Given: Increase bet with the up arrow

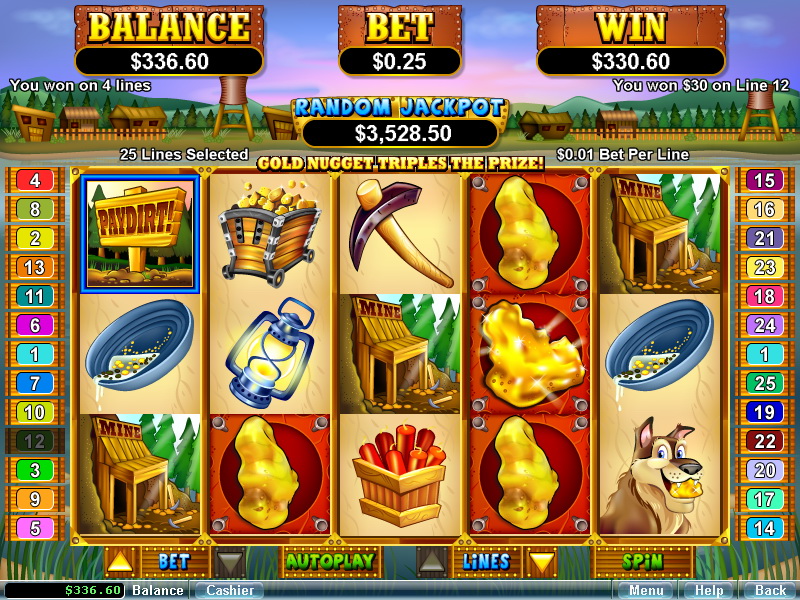Looking at the screenshot, I should 119,562.
